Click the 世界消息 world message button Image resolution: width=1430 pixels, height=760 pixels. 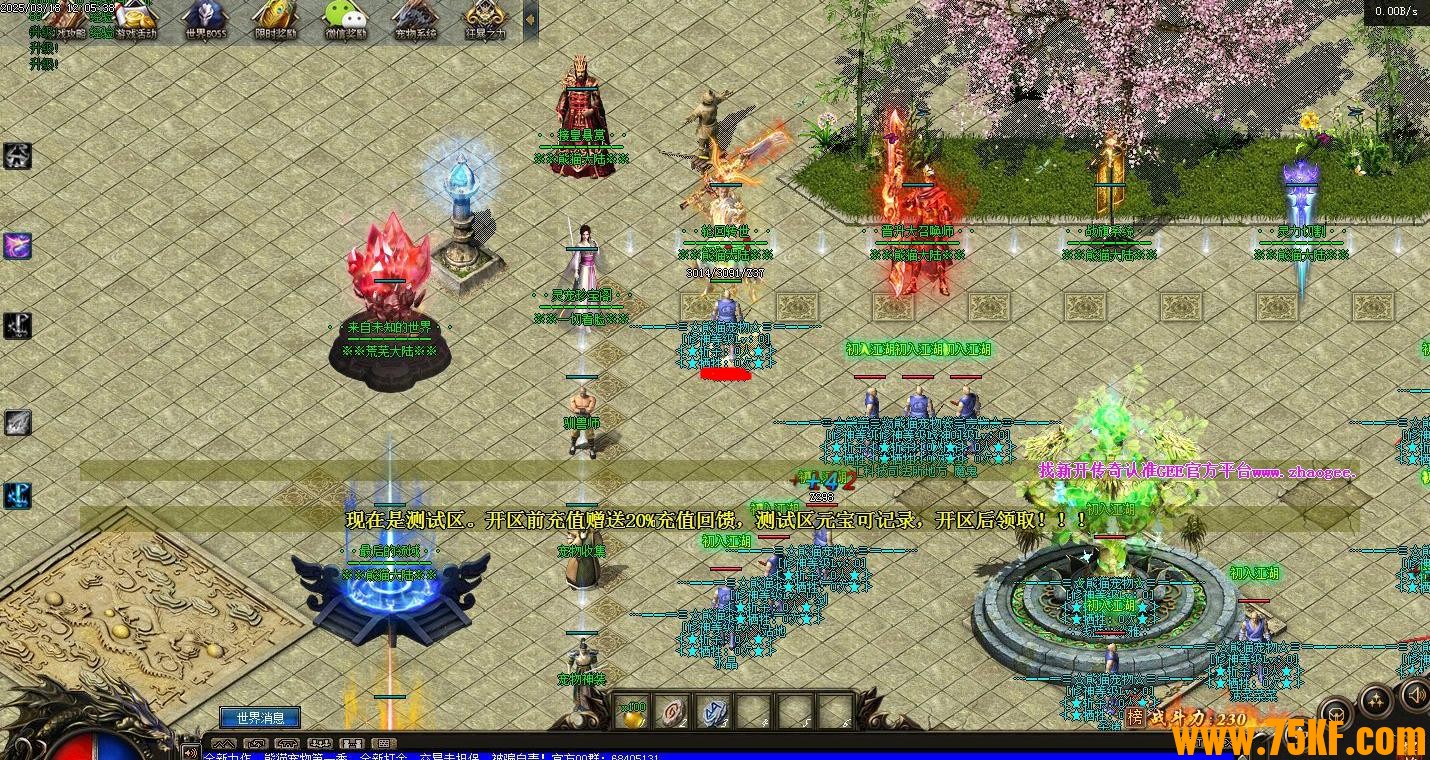[x=260, y=717]
